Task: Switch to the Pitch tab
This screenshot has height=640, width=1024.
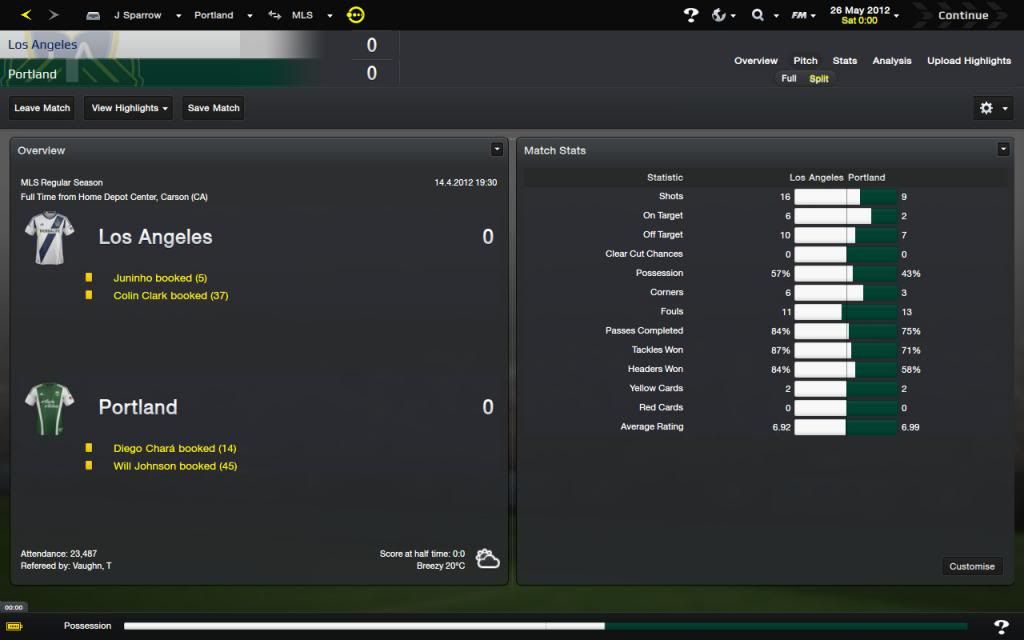Action: [805, 61]
